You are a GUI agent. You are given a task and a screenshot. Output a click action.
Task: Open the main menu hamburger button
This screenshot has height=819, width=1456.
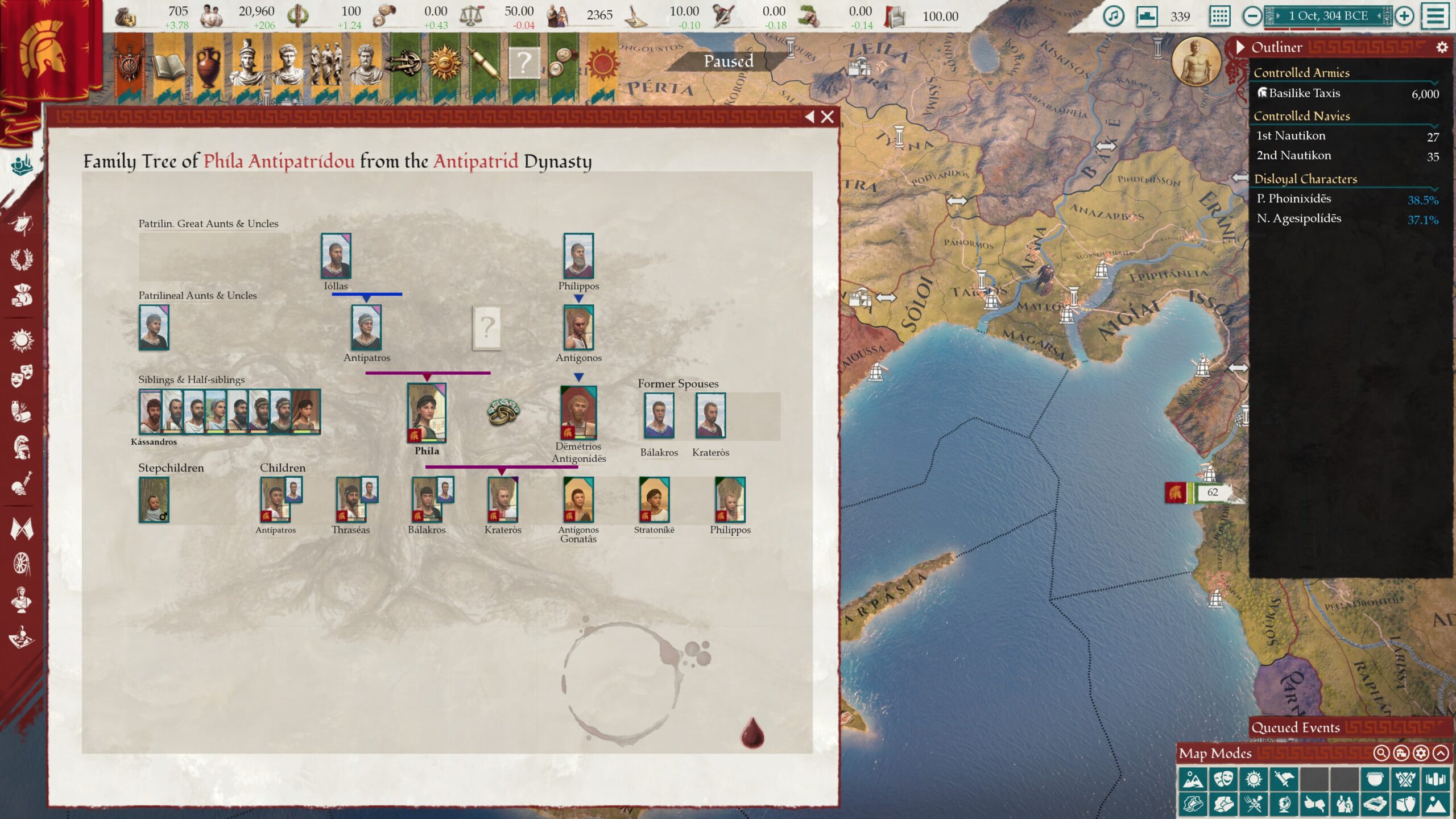click(1436, 16)
